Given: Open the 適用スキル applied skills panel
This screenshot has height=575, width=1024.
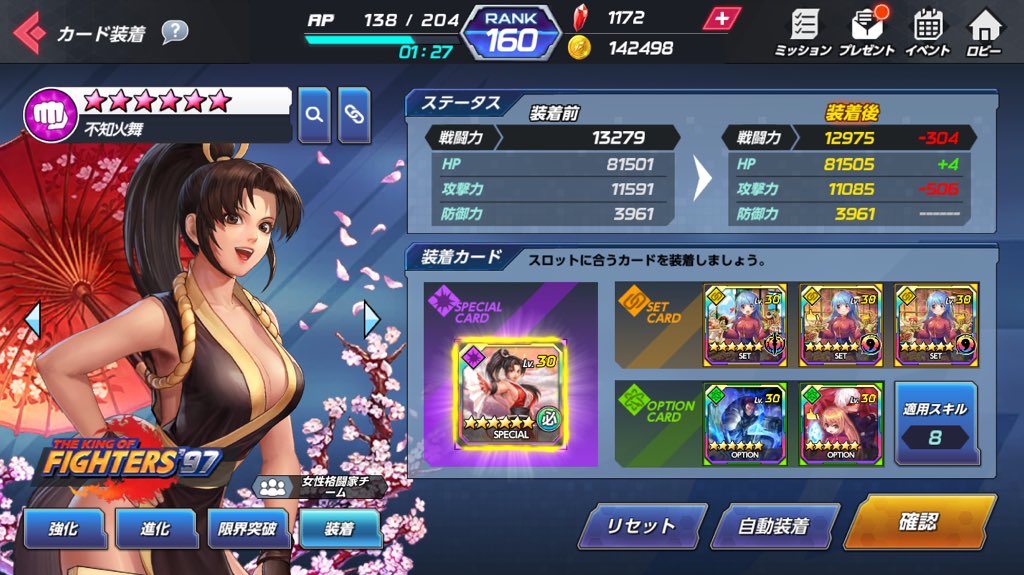Looking at the screenshot, I should coord(935,423).
